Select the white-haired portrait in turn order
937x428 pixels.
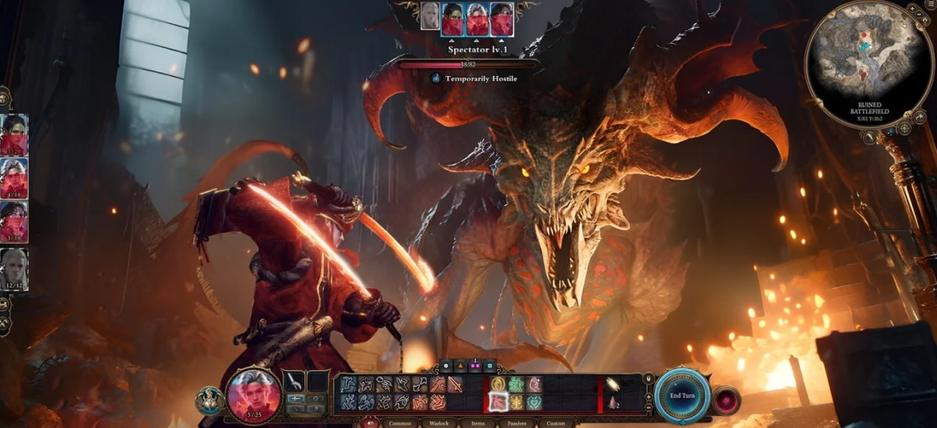[x=429, y=17]
